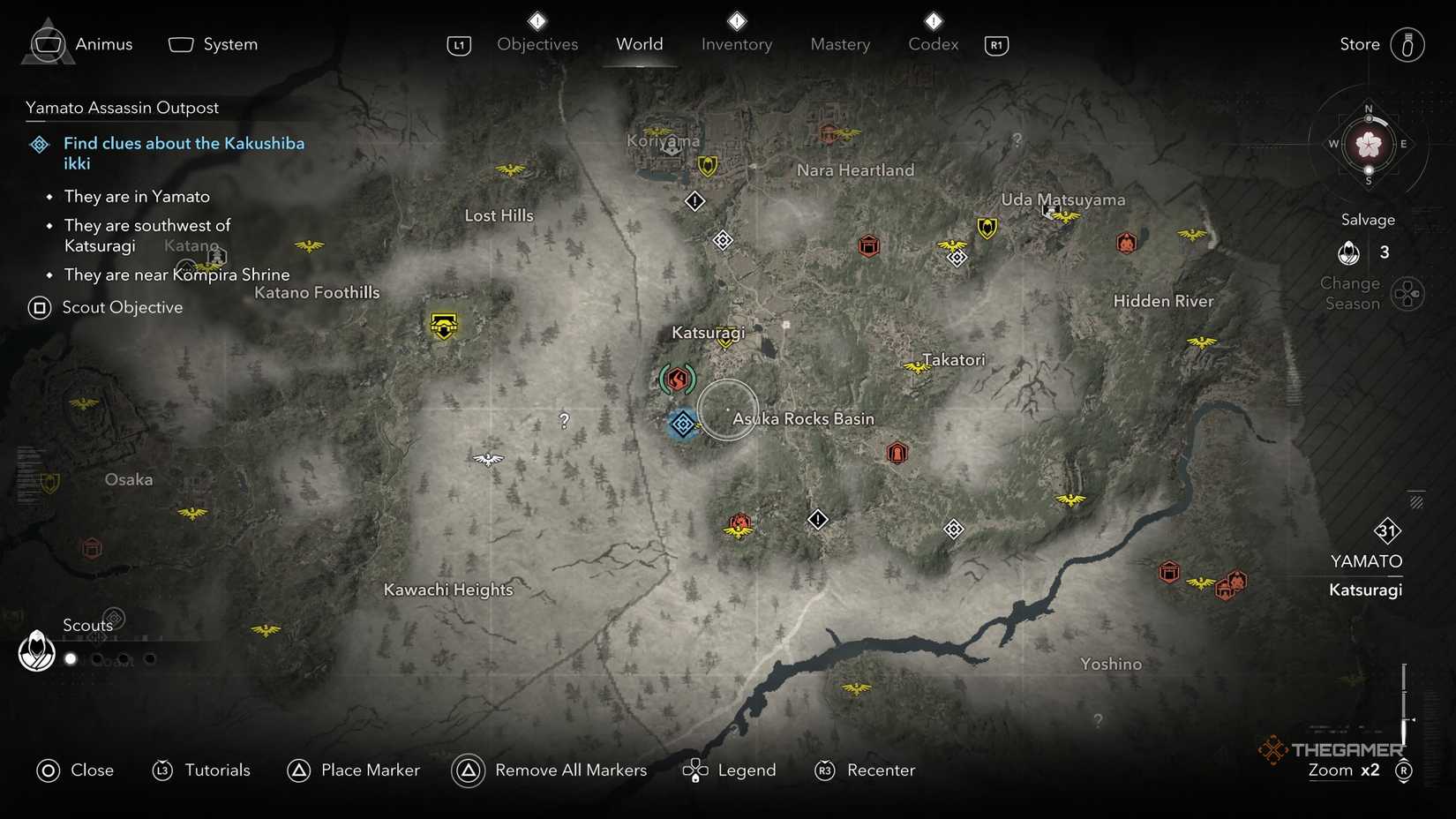This screenshot has height=819, width=1456.
Task: Click the yellow shield icon near Uda Matsuyama
Action: [986, 227]
